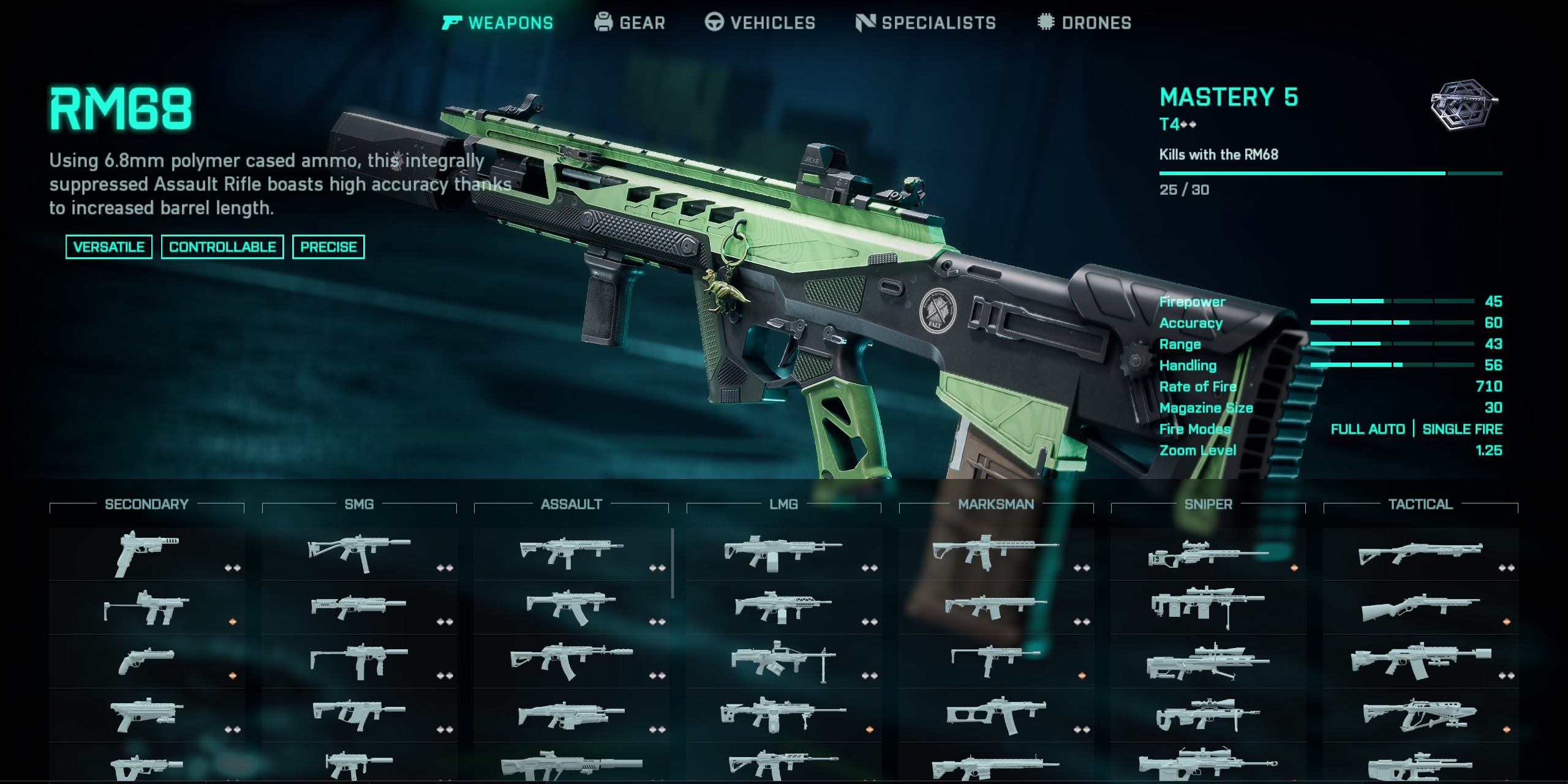Image resolution: width=1568 pixels, height=784 pixels.
Task: Select the Vehicles tab
Action: pyautogui.click(x=760, y=23)
